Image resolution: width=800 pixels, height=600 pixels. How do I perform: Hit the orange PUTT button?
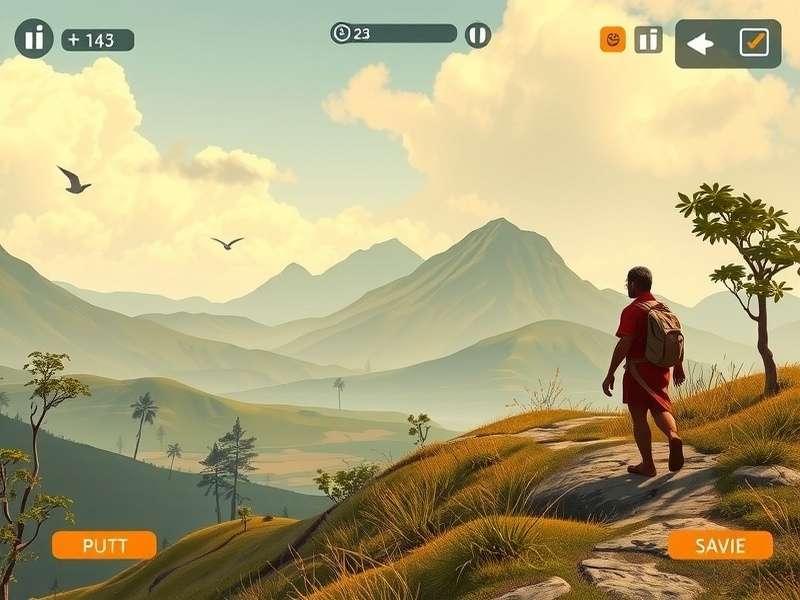pyautogui.click(x=104, y=545)
